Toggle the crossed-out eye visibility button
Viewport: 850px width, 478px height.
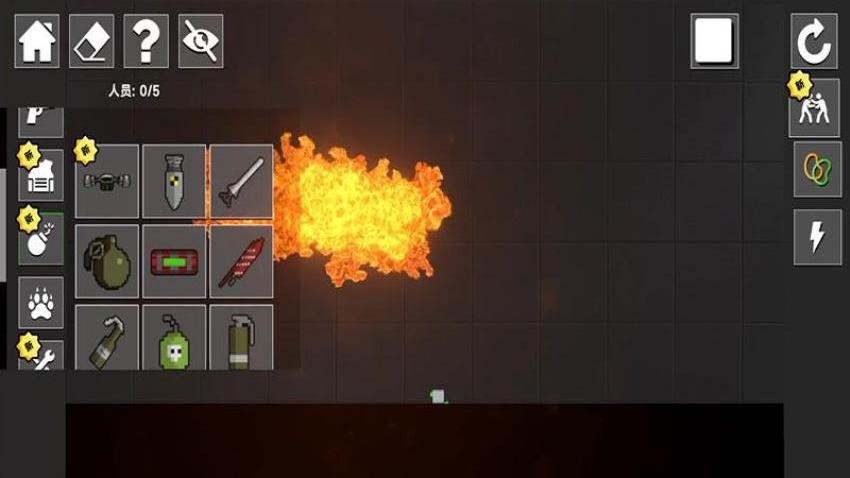(200, 41)
